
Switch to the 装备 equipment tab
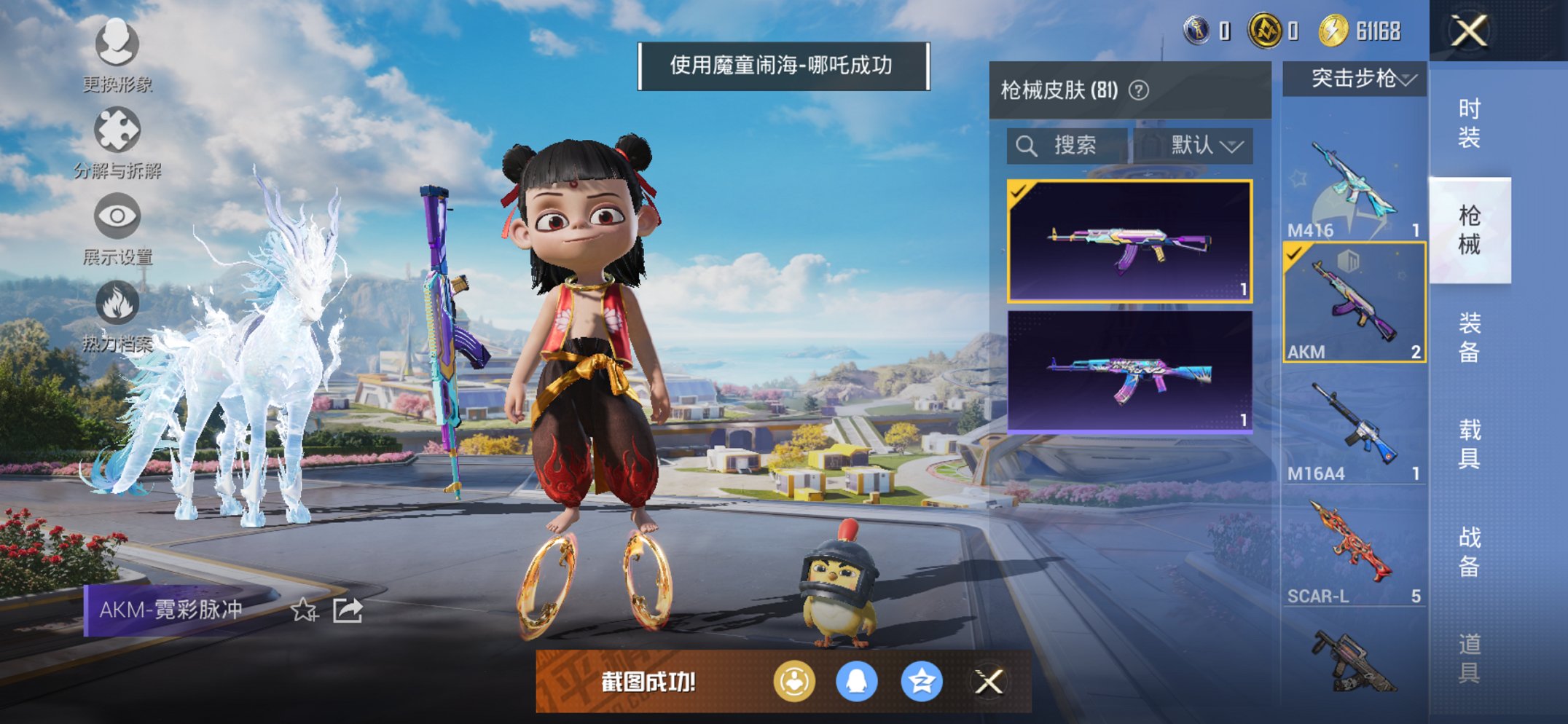(x=1469, y=337)
